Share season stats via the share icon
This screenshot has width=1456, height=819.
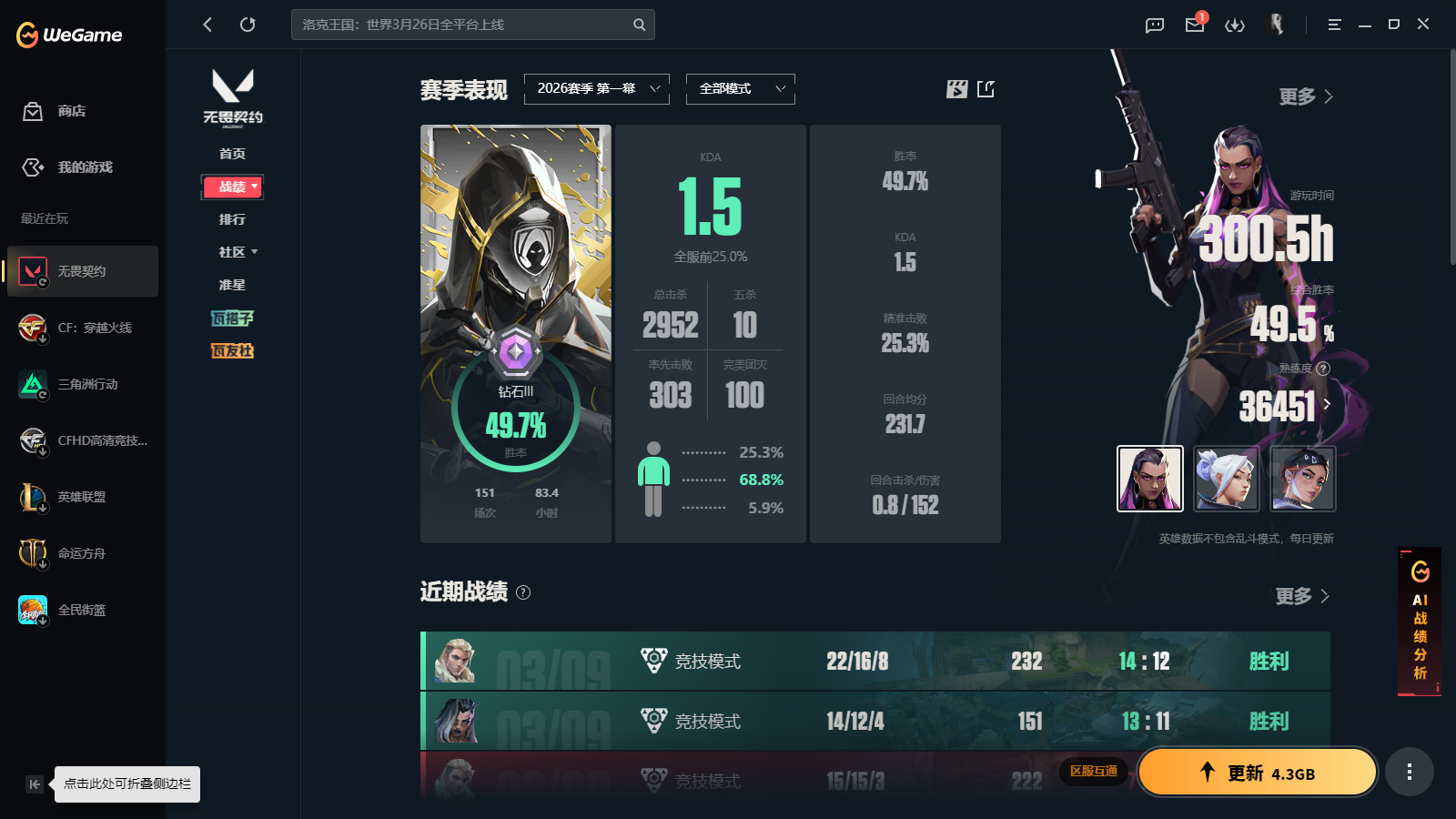(x=986, y=89)
